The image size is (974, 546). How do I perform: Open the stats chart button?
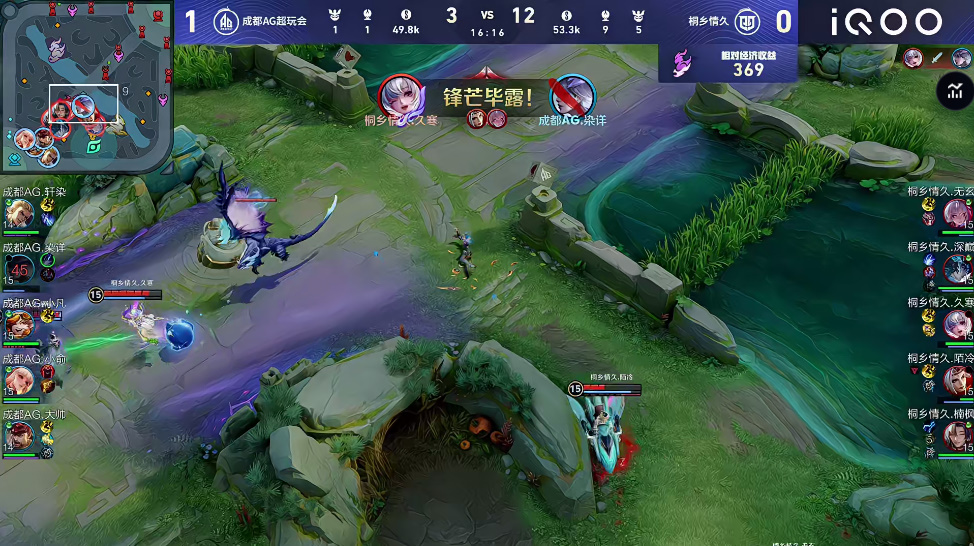pyautogui.click(x=953, y=92)
